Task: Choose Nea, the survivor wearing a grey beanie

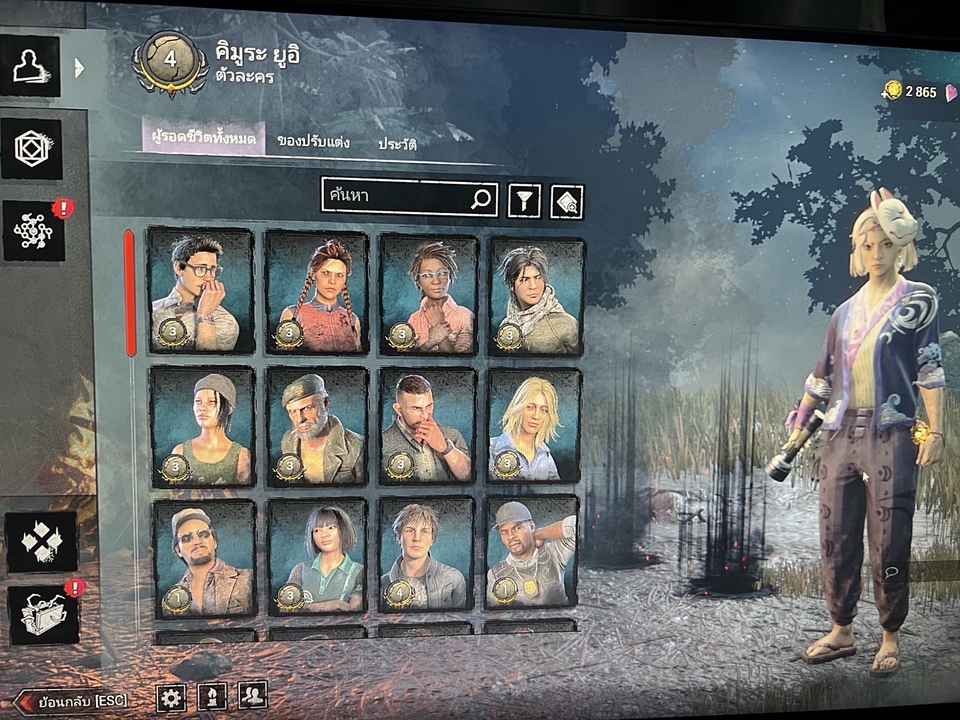Action: [204, 426]
